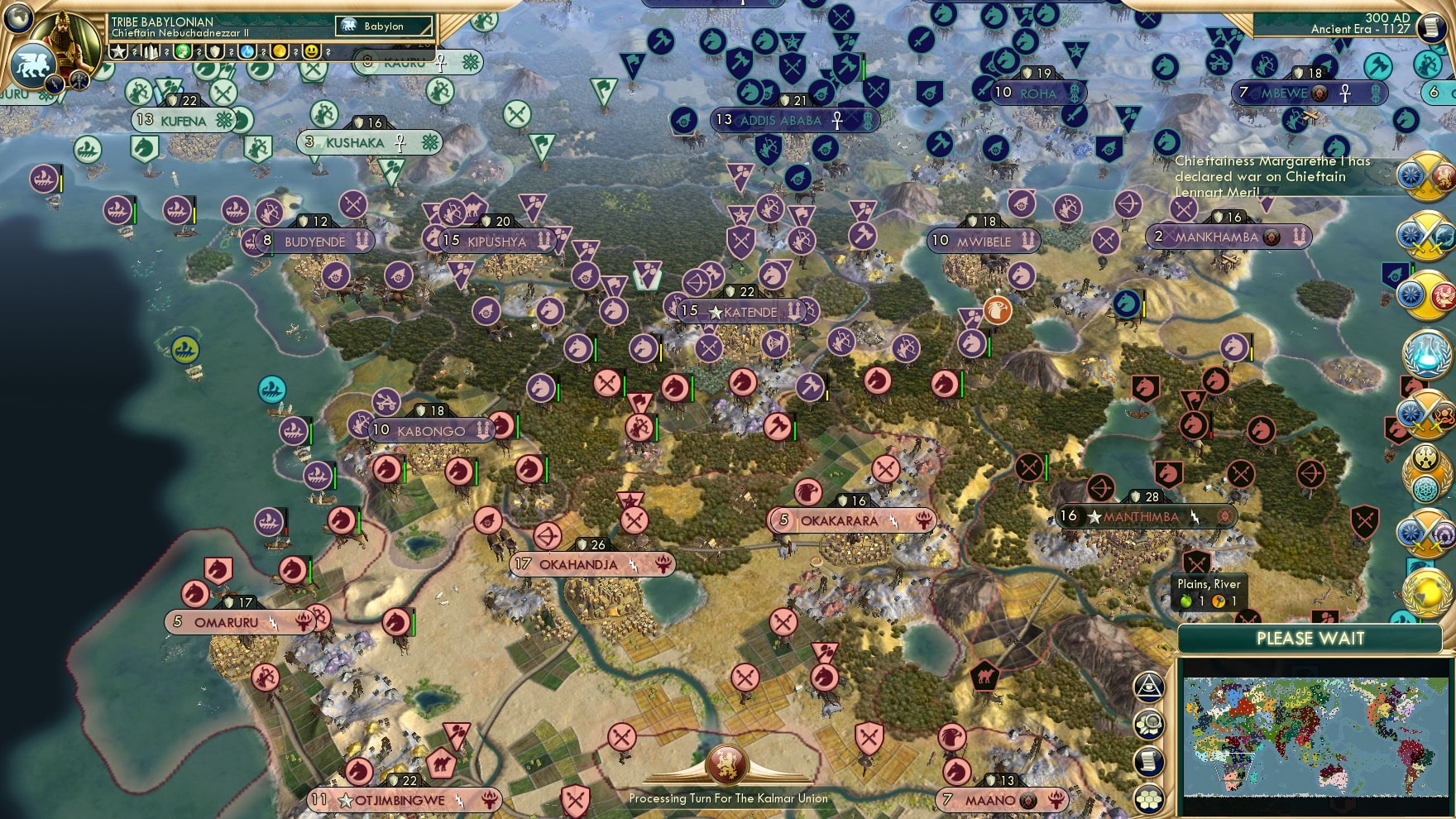This screenshot has width=1456, height=819.
Task: Click the gold coin icon in the top bar
Action: [280, 52]
